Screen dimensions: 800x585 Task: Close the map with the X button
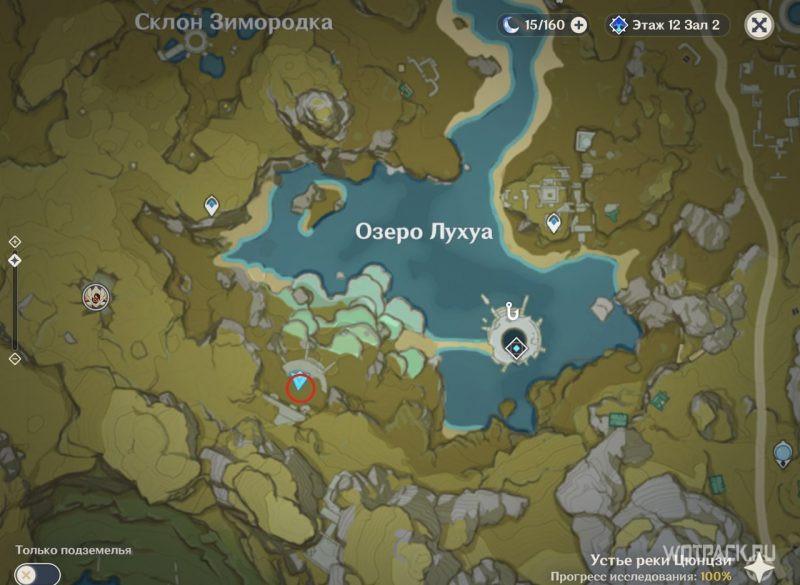760,25
